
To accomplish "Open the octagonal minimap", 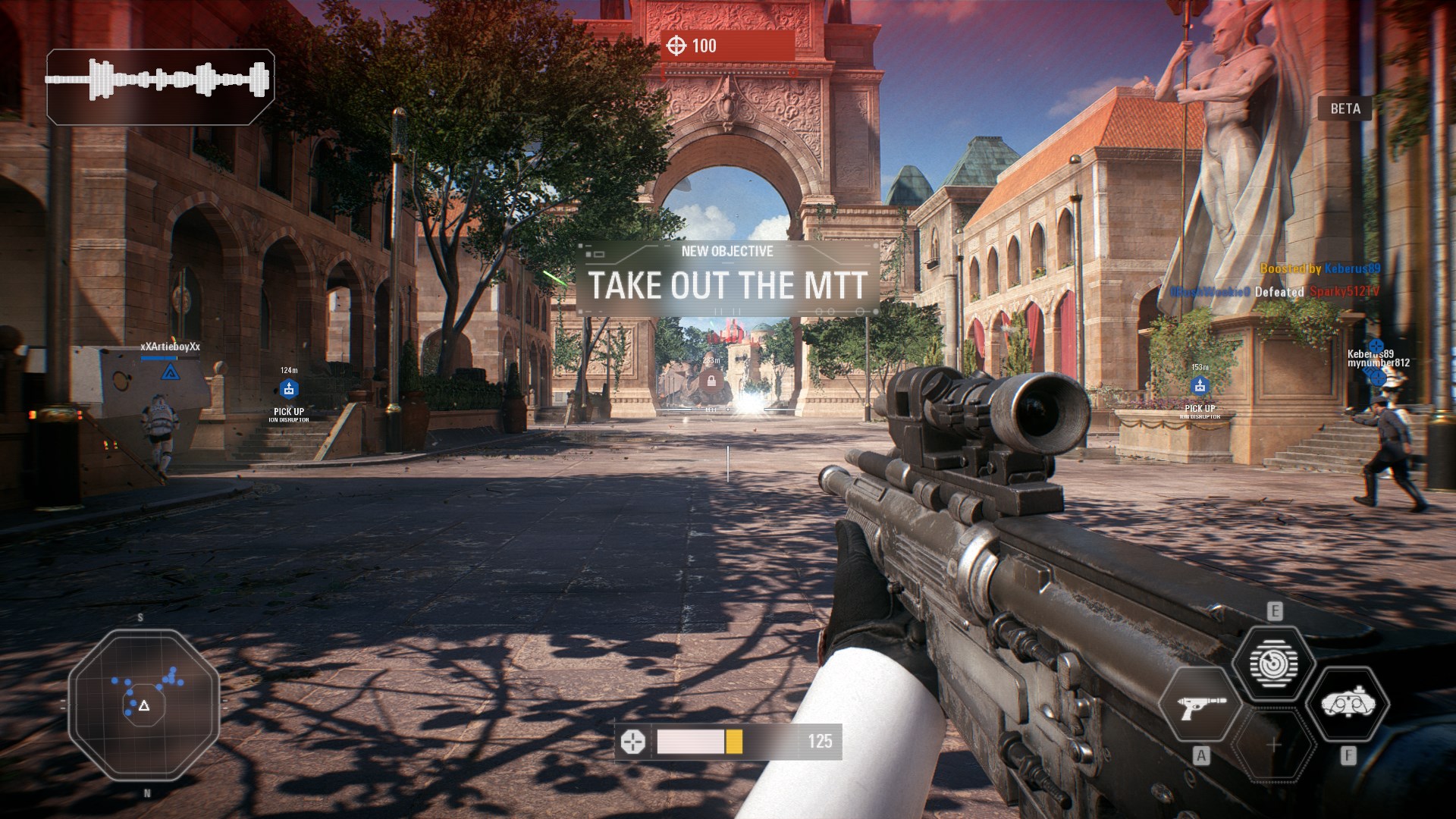I will [144, 705].
